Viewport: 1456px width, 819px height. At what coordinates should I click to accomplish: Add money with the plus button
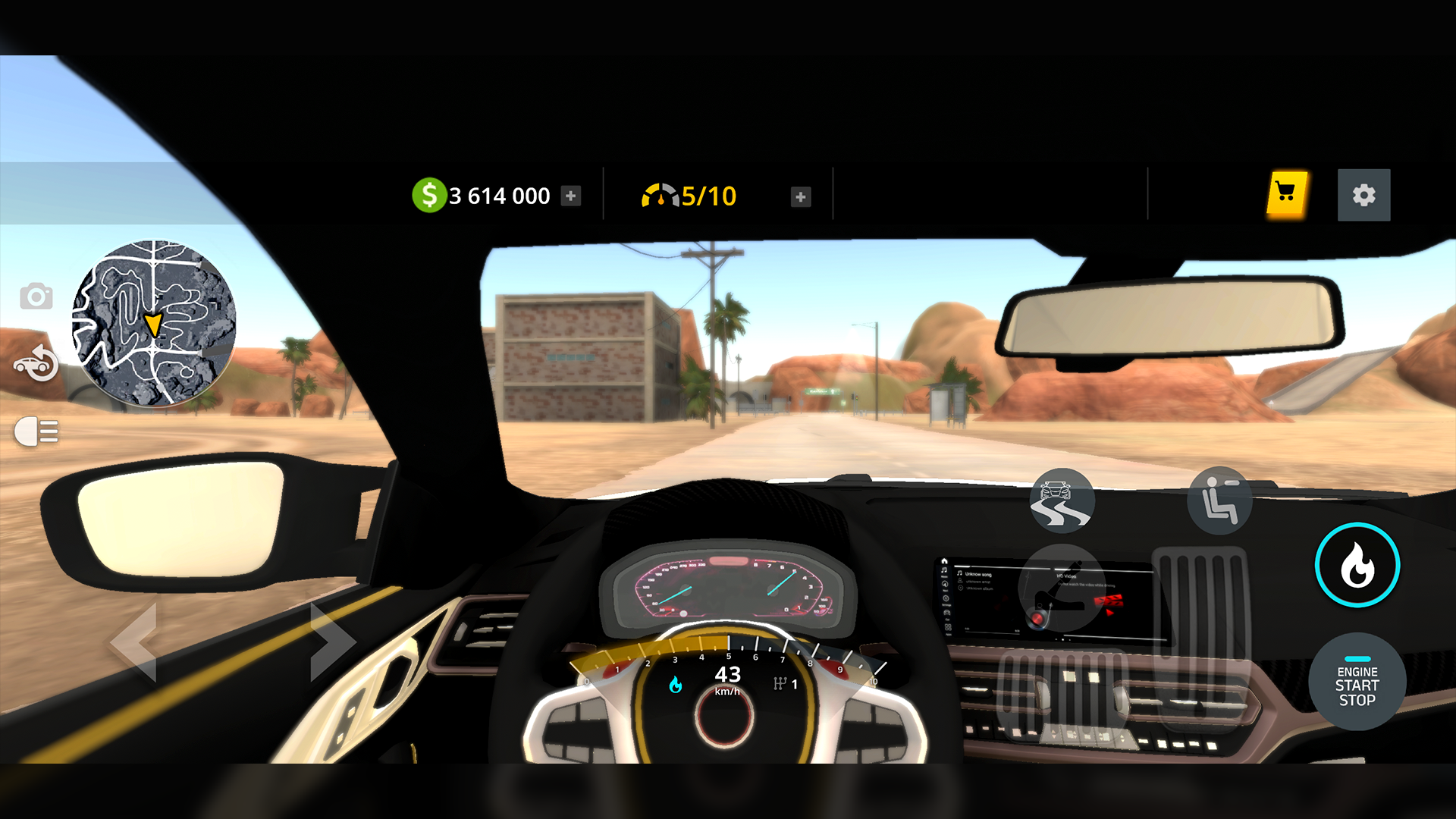571,195
